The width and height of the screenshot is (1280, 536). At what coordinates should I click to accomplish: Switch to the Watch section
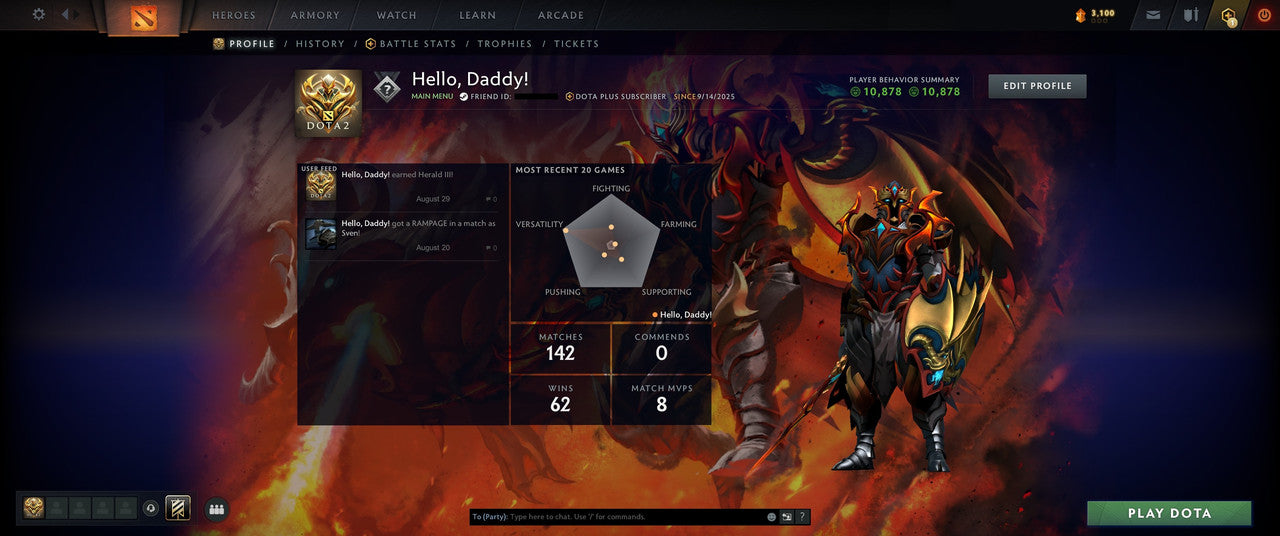click(x=397, y=16)
